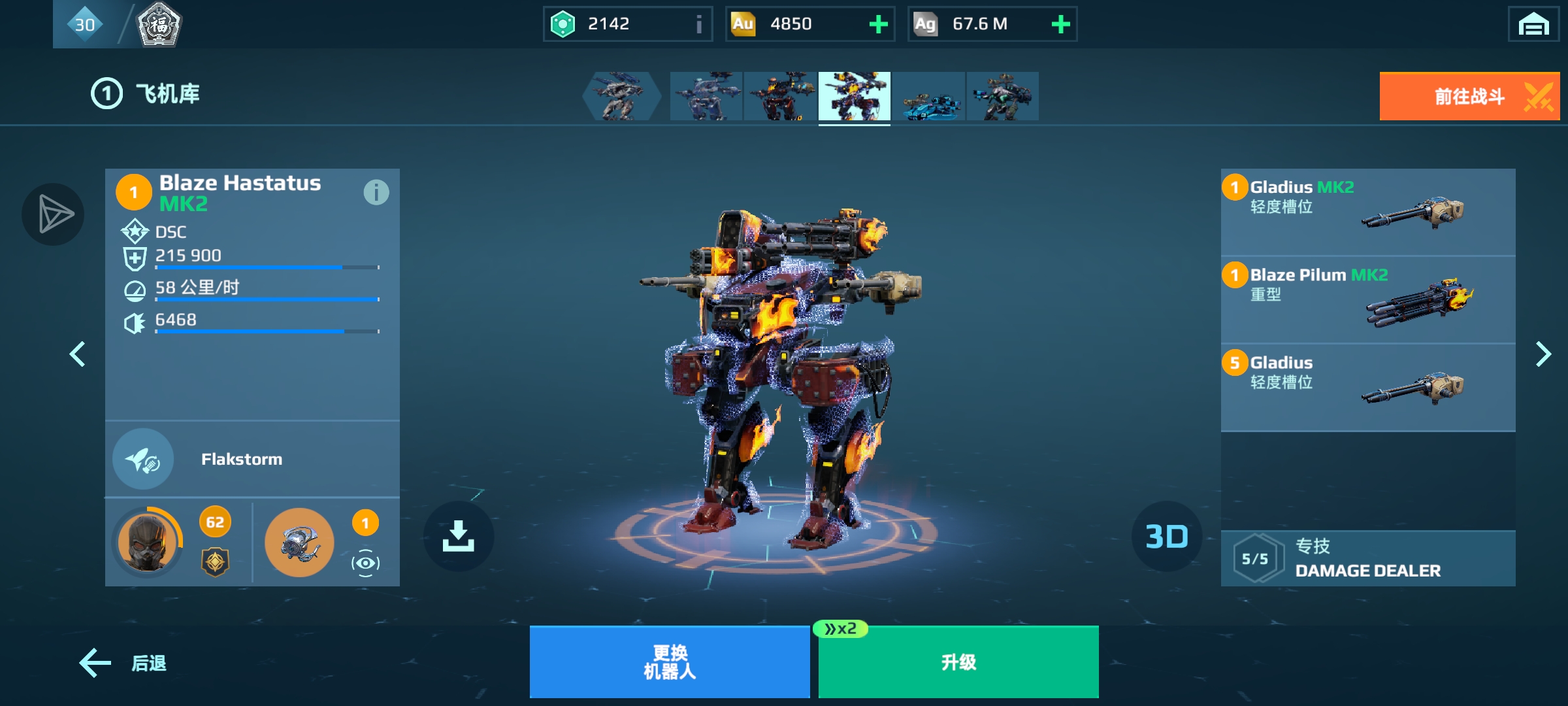
Task: View the next robot with right arrow
Action: tap(1543, 354)
